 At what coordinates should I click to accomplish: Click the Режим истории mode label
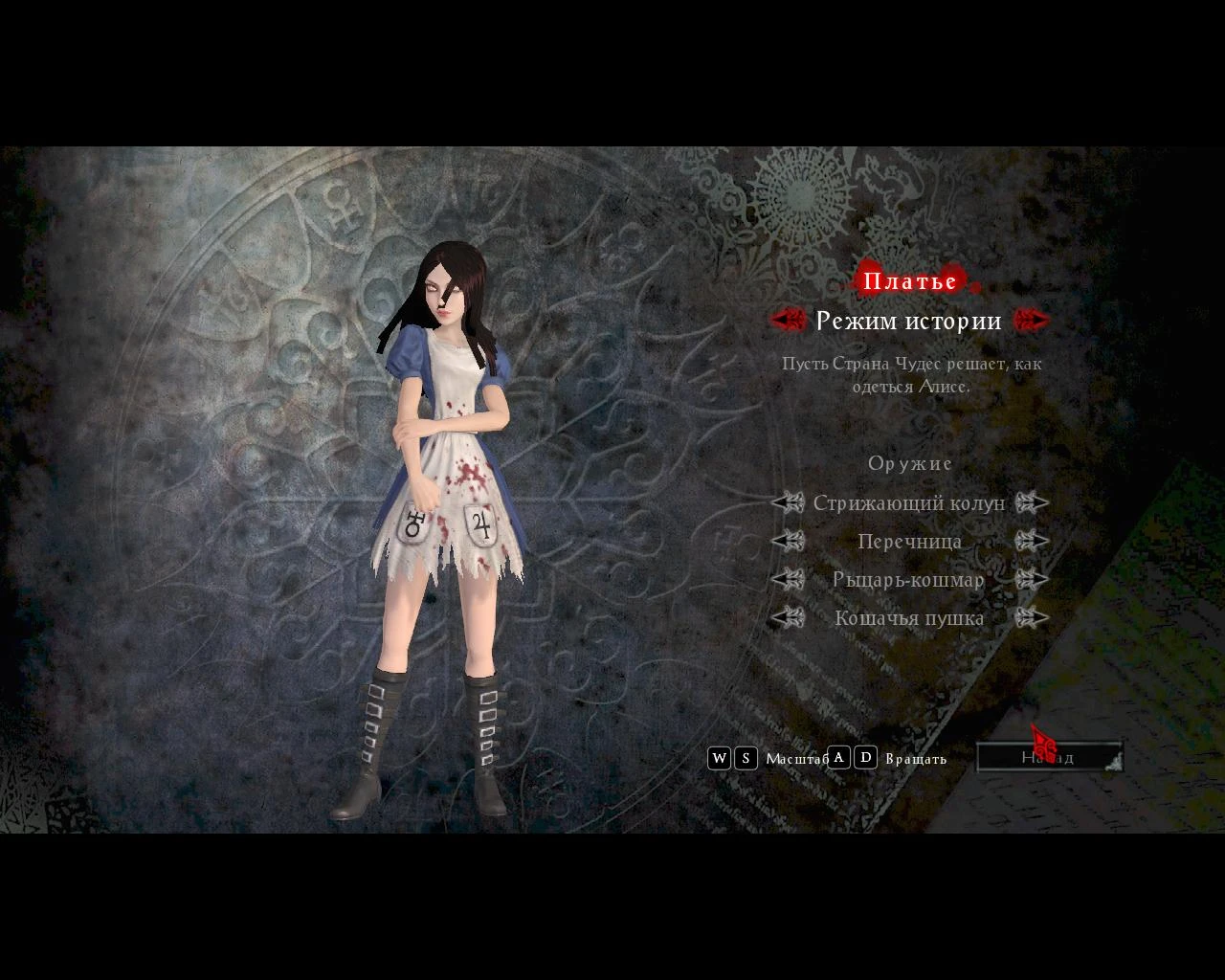click(910, 321)
